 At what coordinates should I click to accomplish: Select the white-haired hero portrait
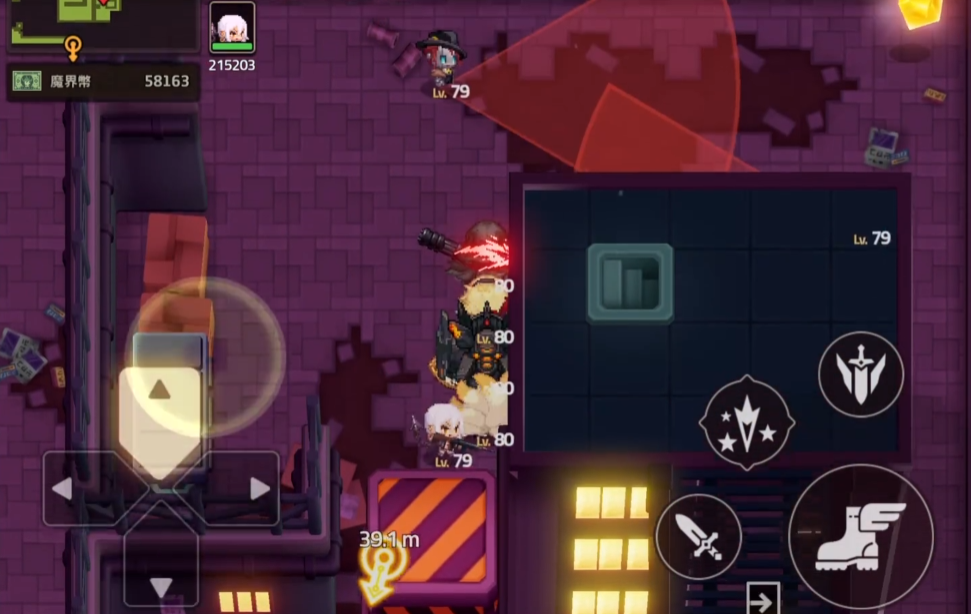pos(232,26)
